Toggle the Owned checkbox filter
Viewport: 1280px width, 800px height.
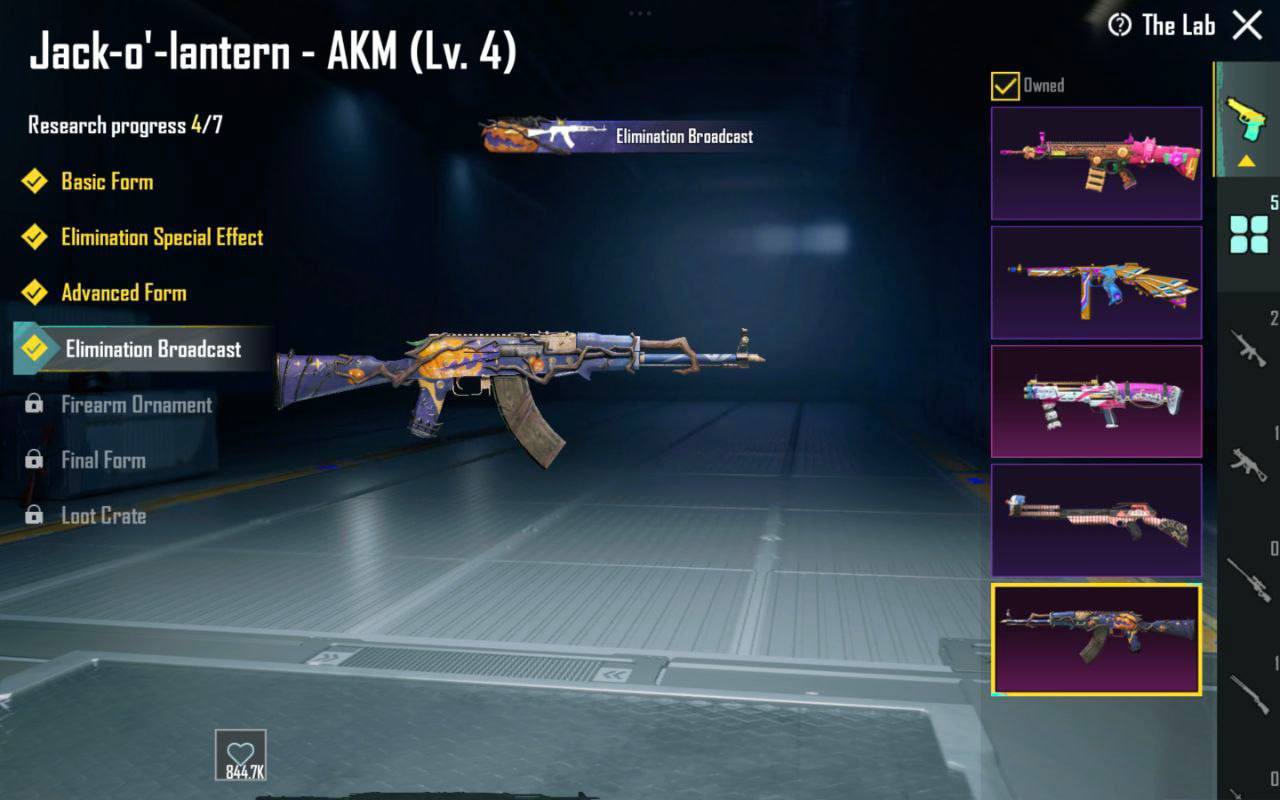coord(1005,86)
